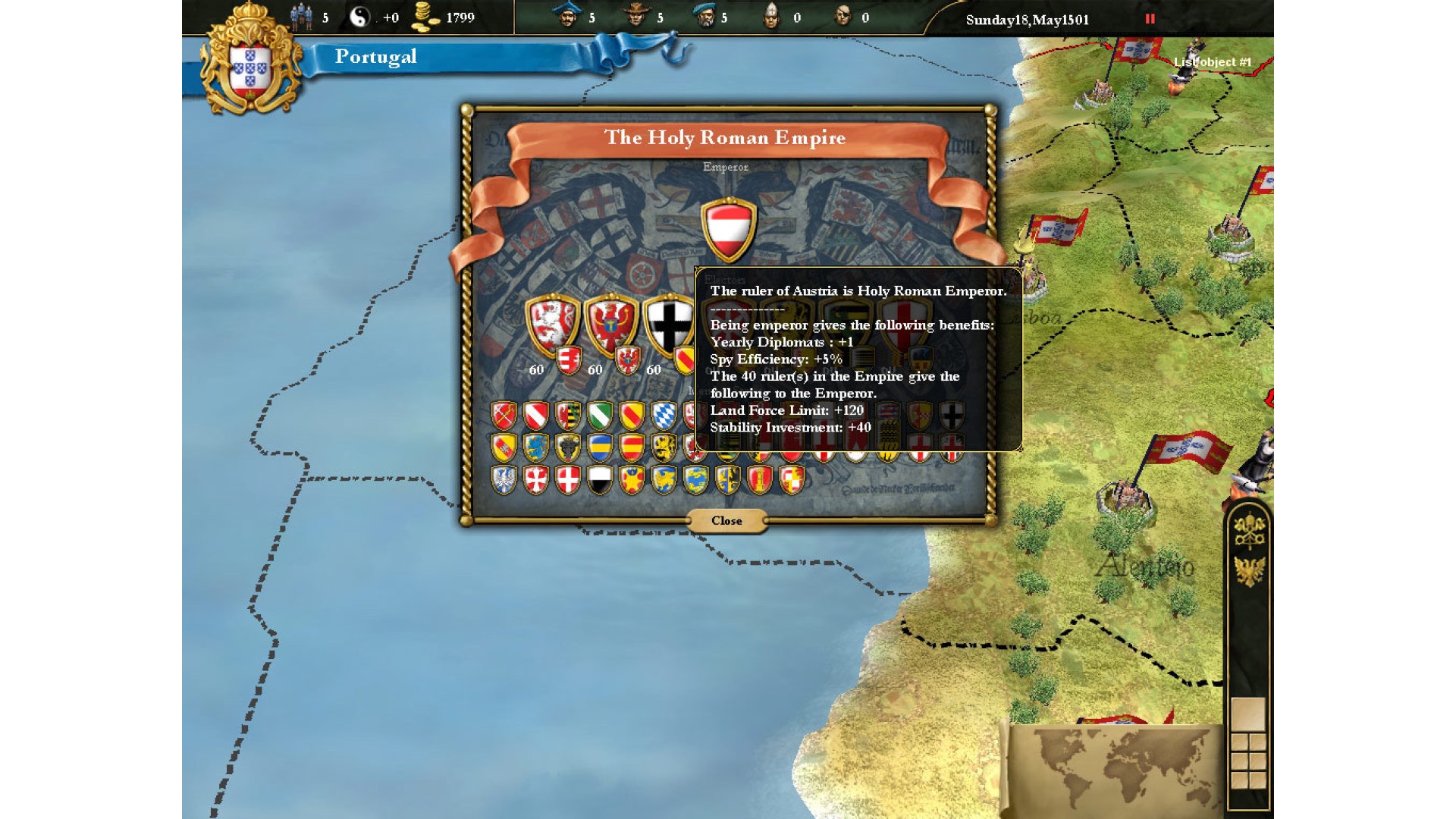Click the gold coins treasury icon
This screenshot has height=819, width=1456.
(x=425, y=17)
